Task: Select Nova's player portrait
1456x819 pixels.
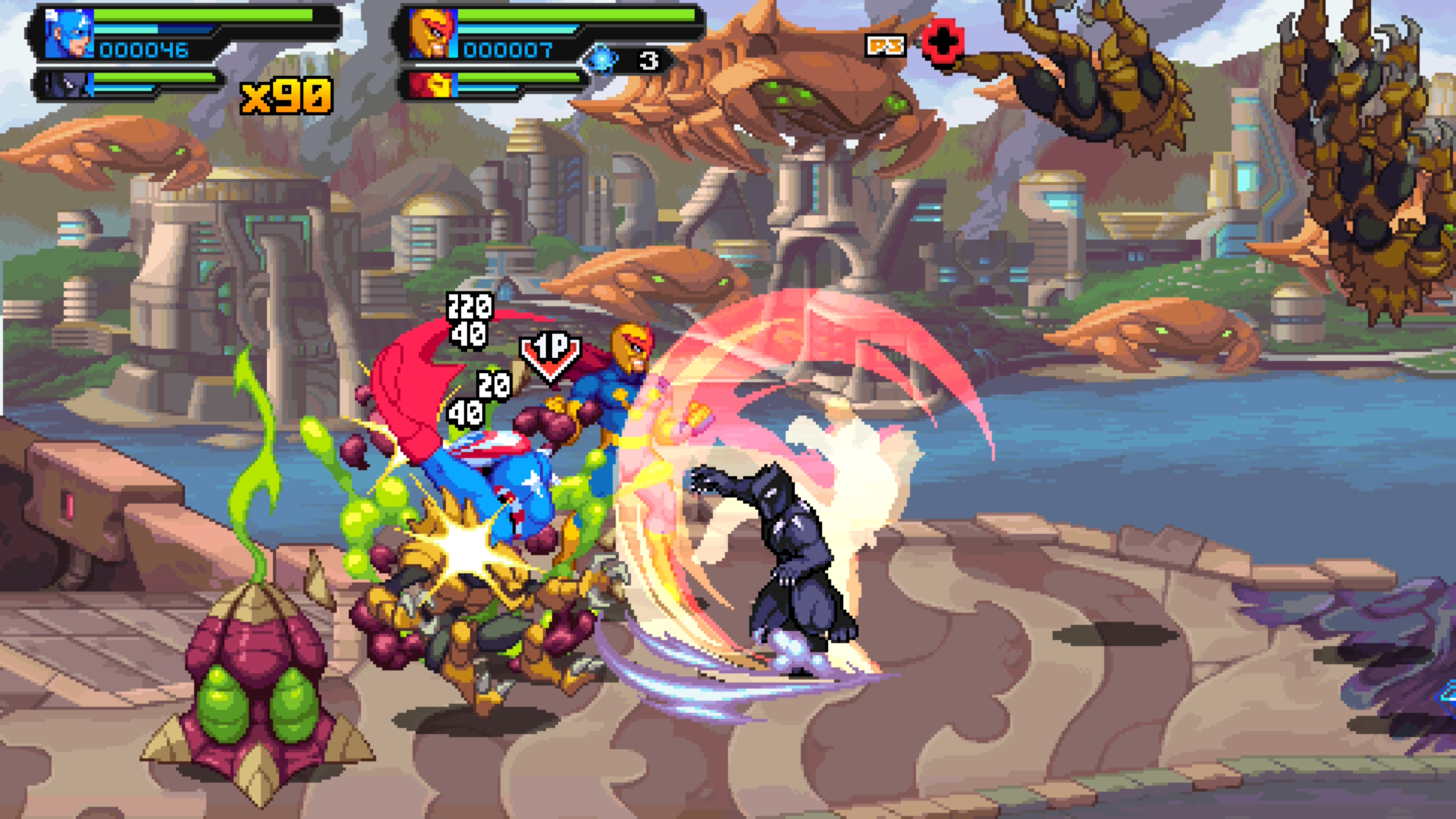Action: tap(433, 34)
